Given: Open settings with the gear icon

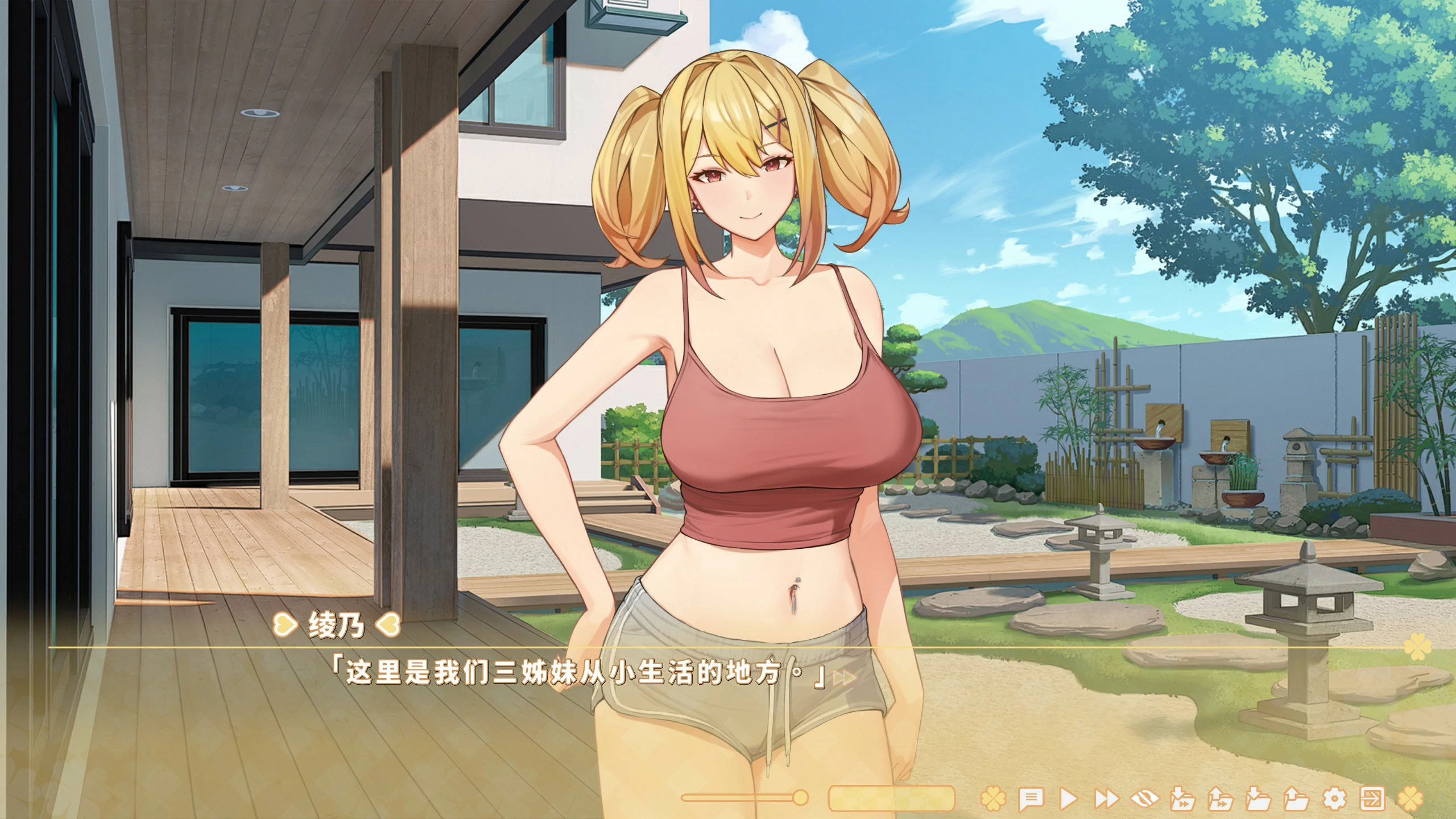Looking at the screenshot, I should click(1334, 799).
